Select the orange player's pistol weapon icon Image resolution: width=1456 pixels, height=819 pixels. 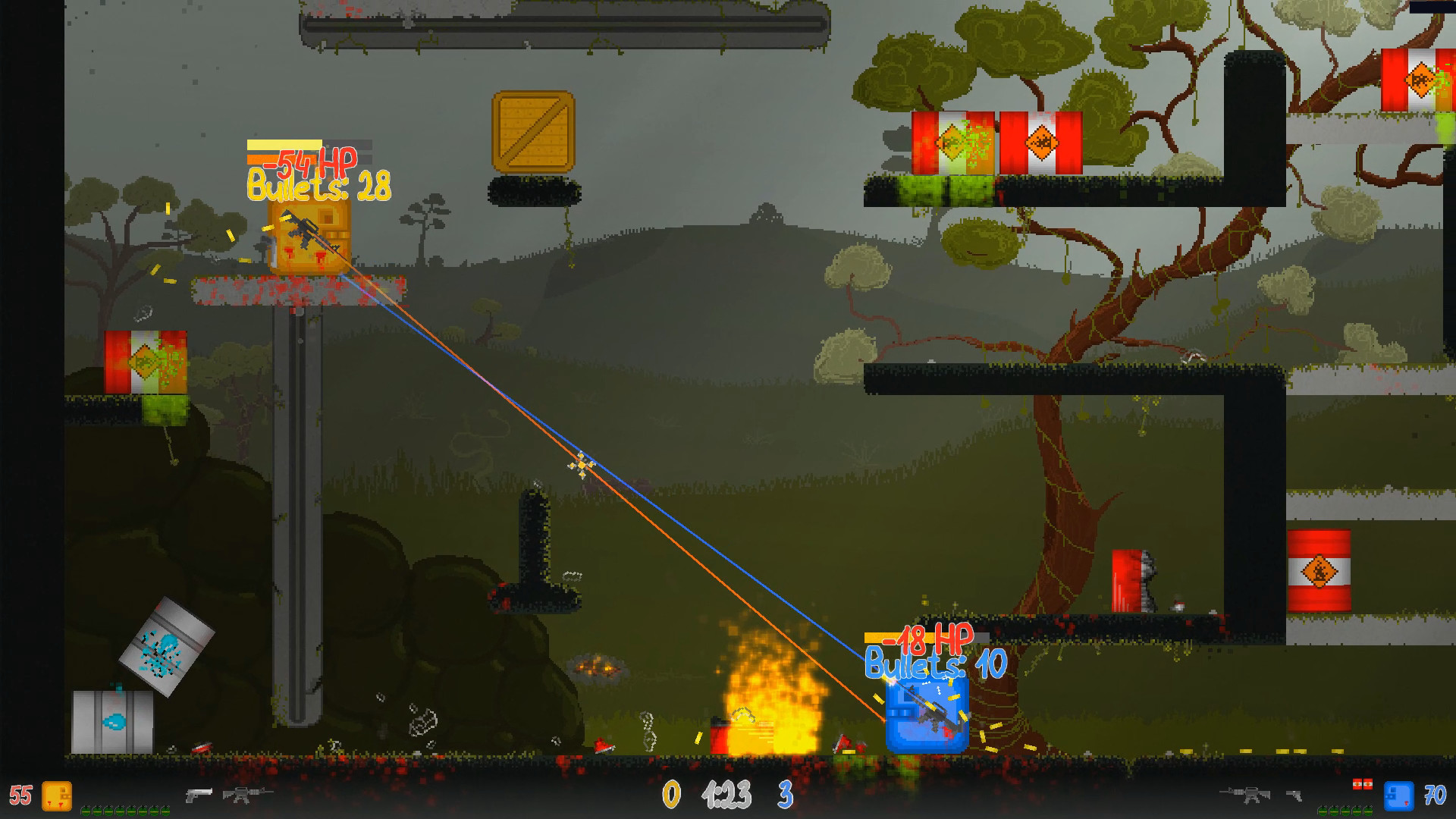click(198, 795)
